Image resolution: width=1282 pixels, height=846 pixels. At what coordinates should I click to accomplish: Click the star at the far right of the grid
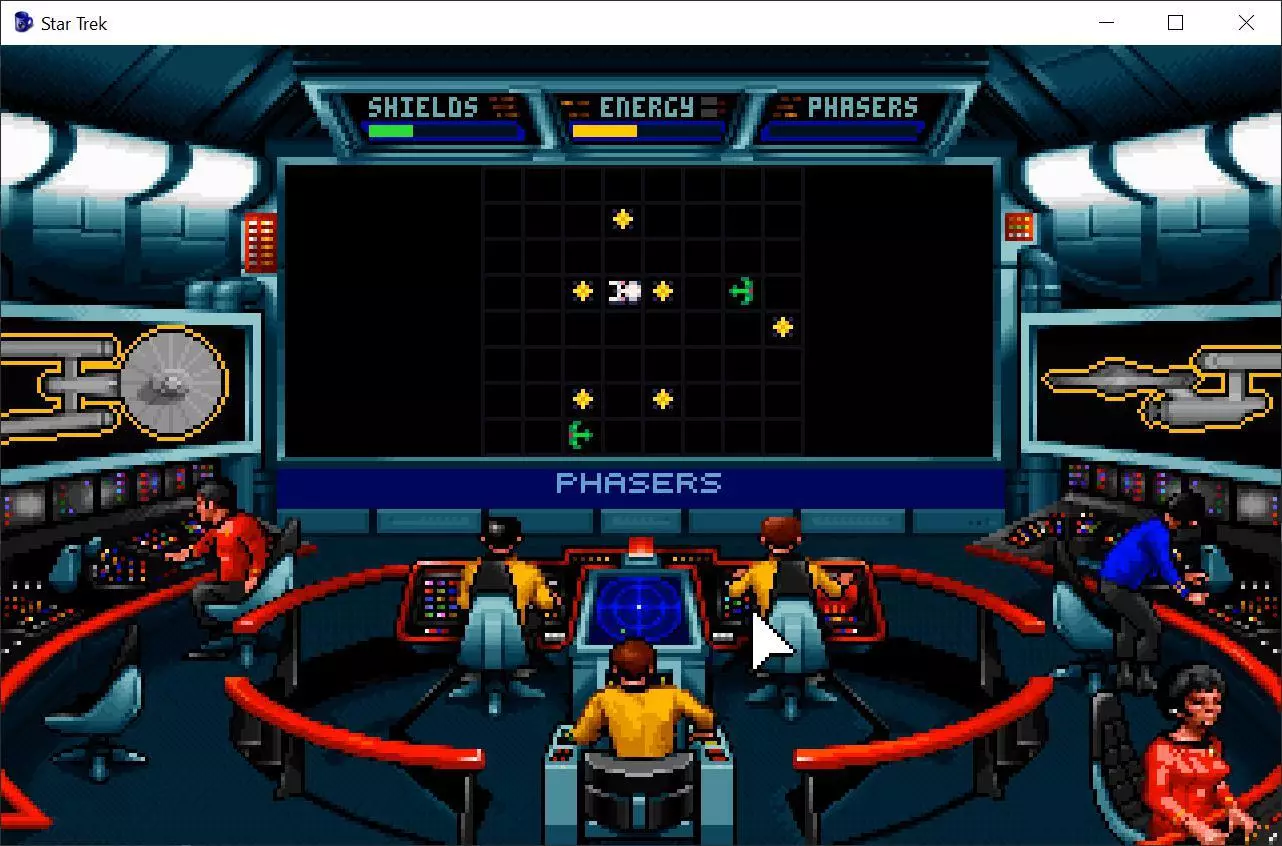(782, 325)
